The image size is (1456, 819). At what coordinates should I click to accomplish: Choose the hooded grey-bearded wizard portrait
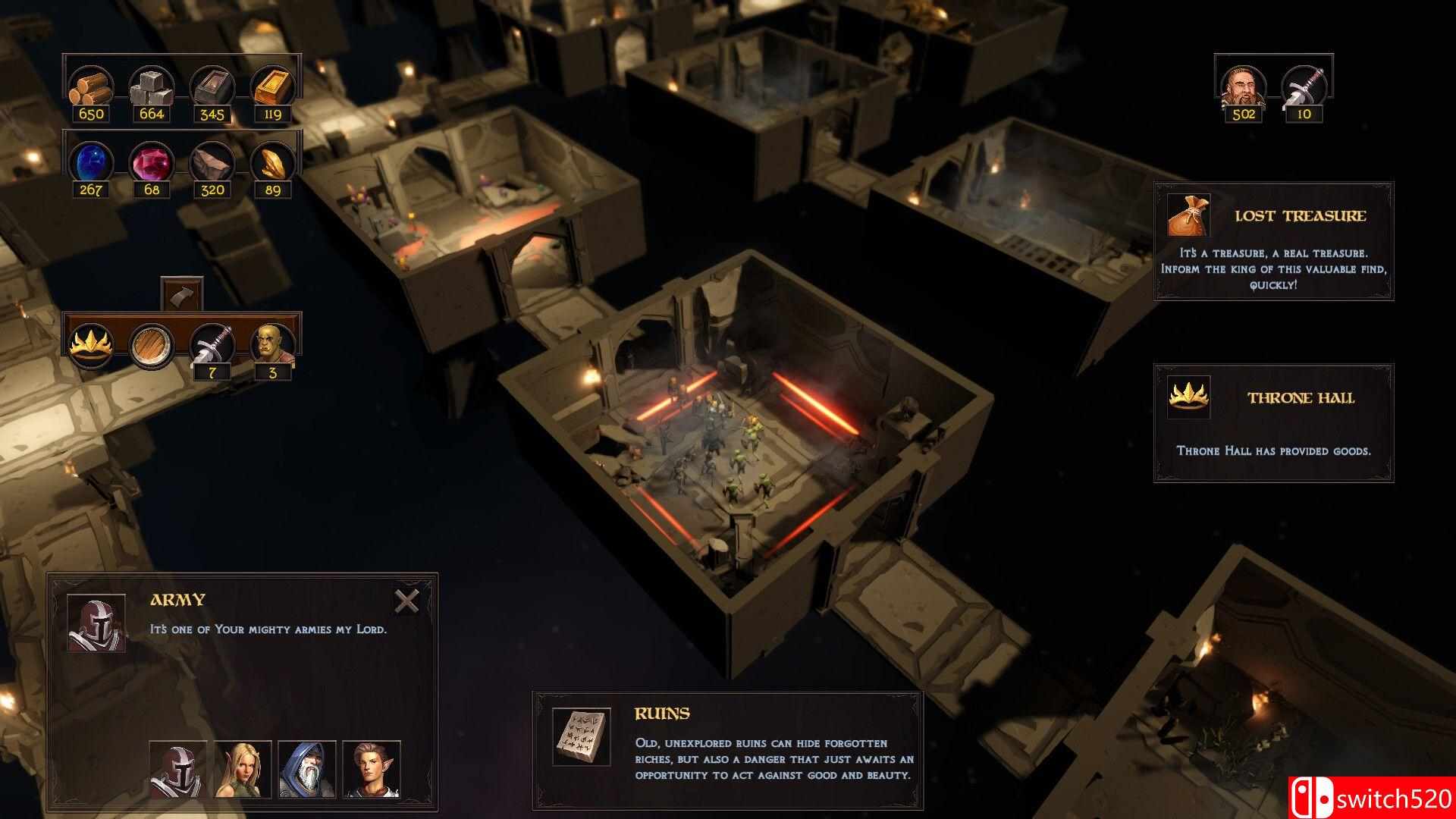(307, 769)
